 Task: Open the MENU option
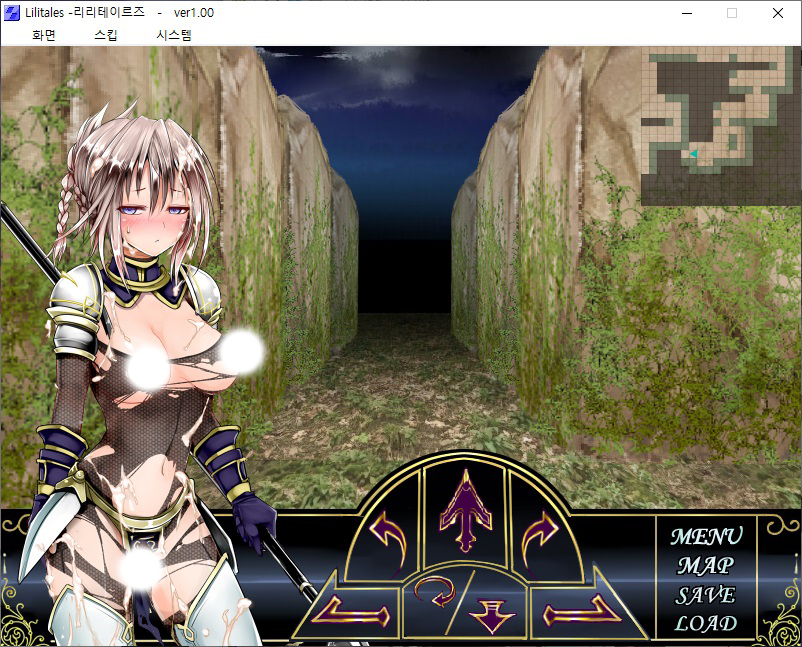(x=706, y=536)
